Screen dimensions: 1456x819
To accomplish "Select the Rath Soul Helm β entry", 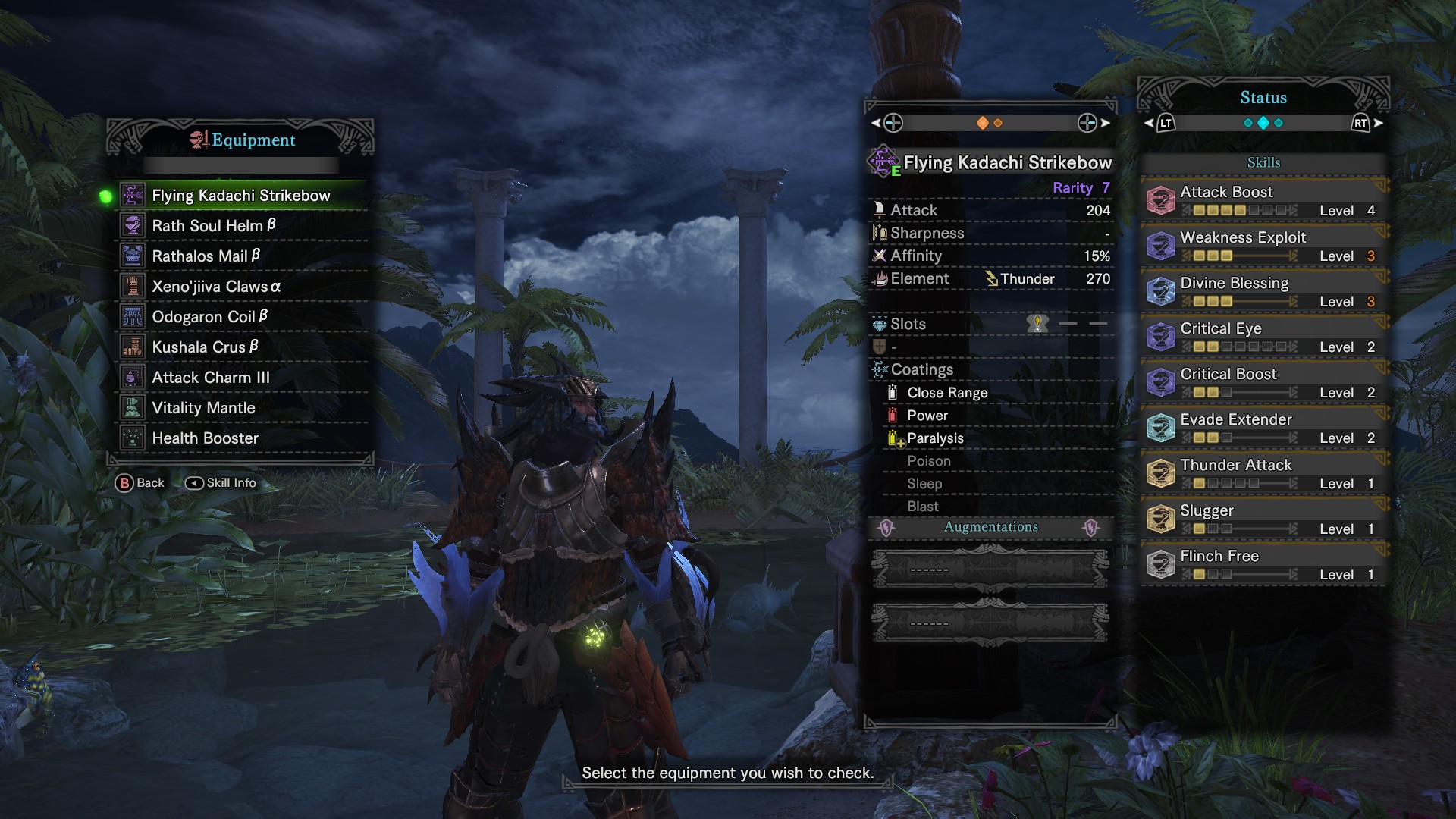I will [214, 226].
